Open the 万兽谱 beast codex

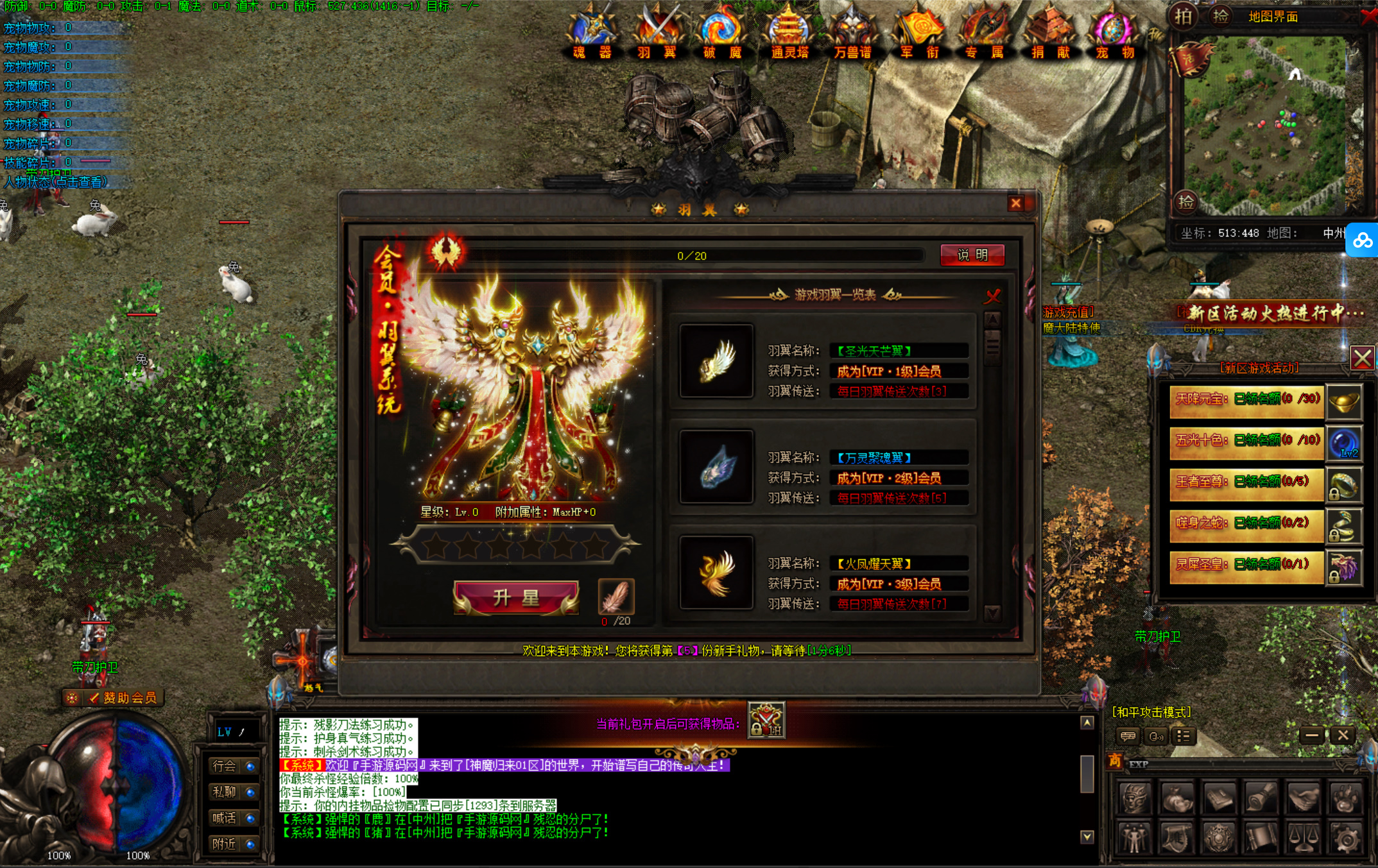(852, 32)
